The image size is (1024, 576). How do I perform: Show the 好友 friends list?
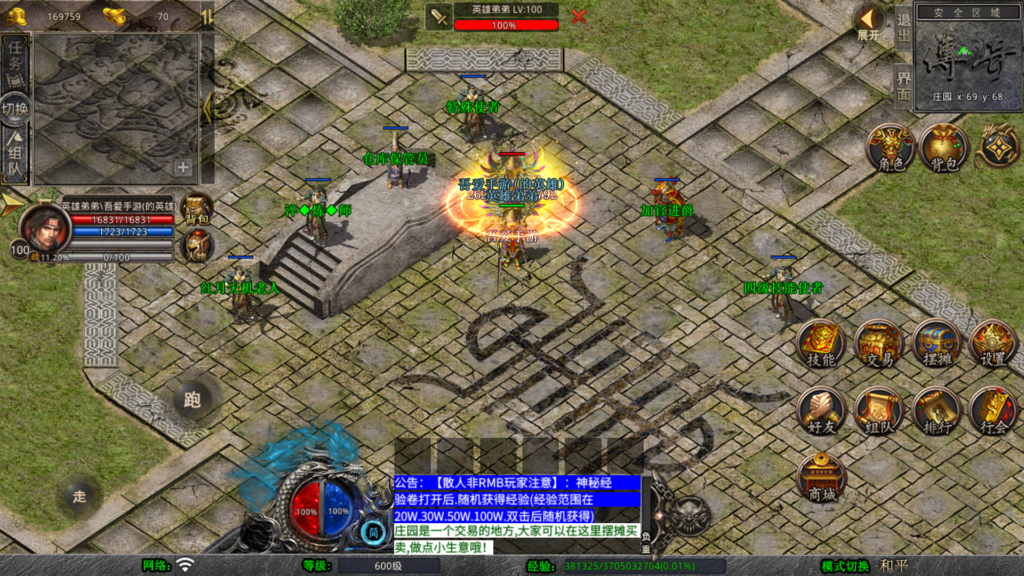pos(821,410)
